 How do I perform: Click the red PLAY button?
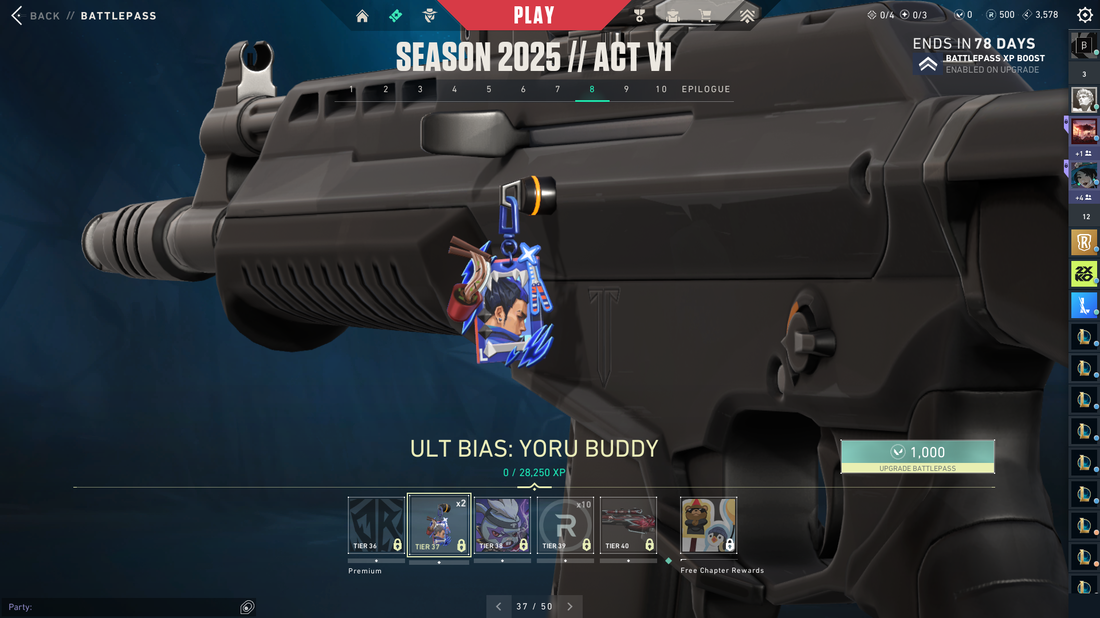point(534,15)
